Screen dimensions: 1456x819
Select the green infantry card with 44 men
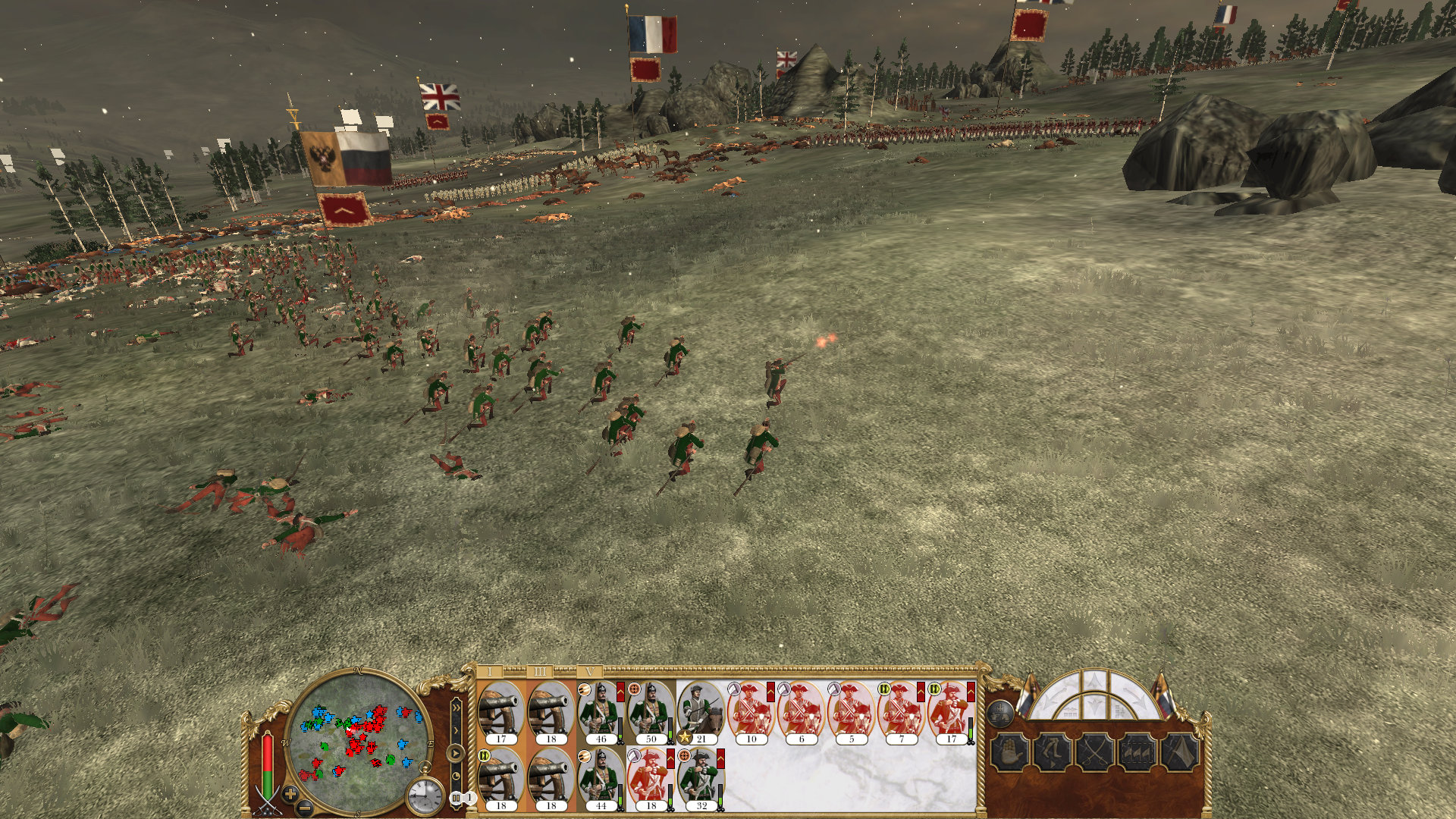(x=601, y=778)
